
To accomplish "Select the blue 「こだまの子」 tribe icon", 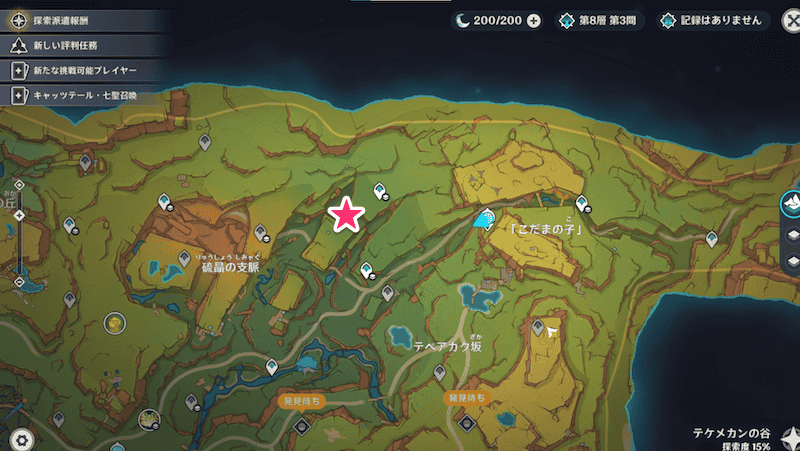I will pyautogui.click(x=485, y=219).
